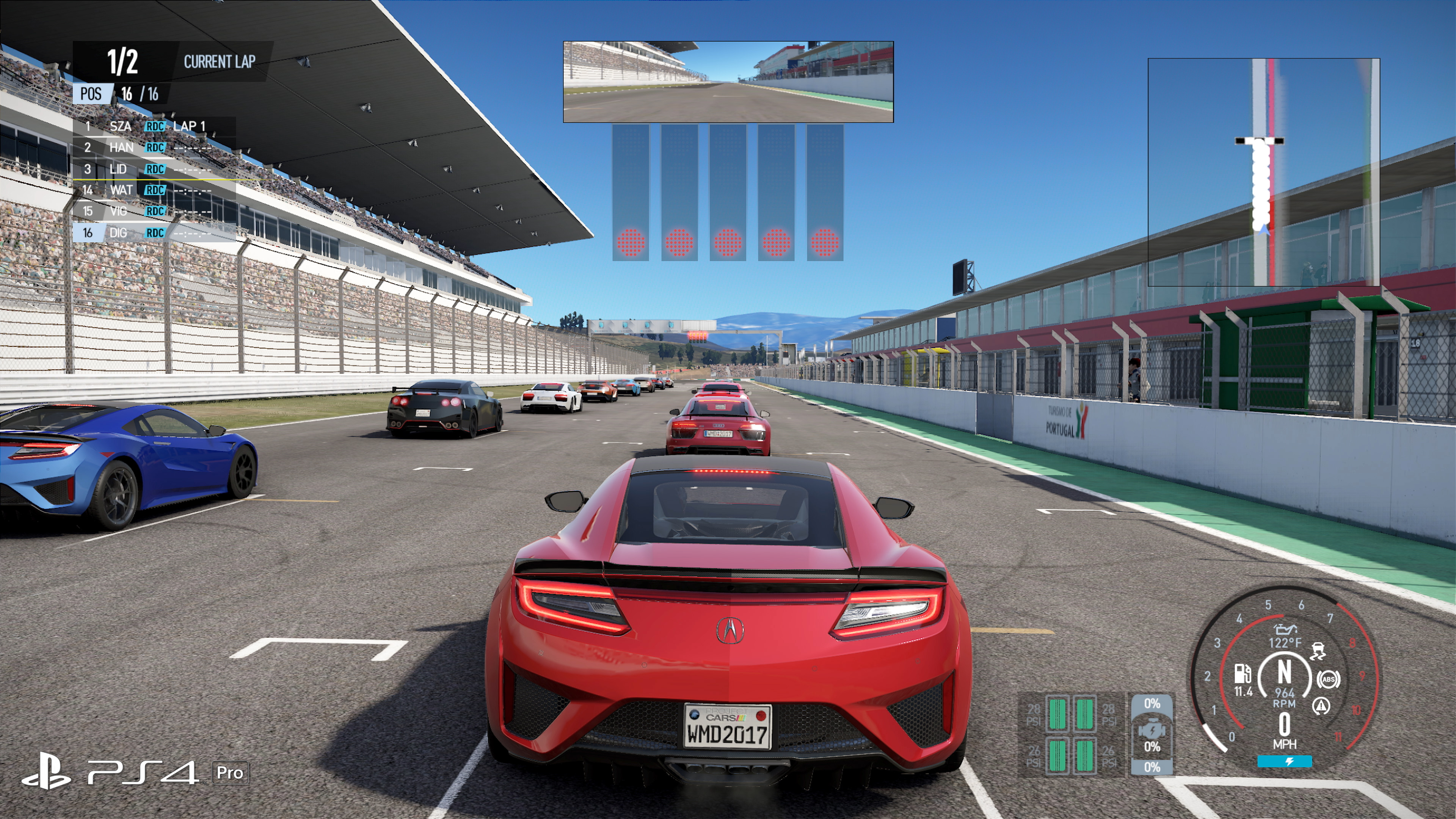
Task: Click the traction control icon beside the gear display
Action: point(1318,651)
